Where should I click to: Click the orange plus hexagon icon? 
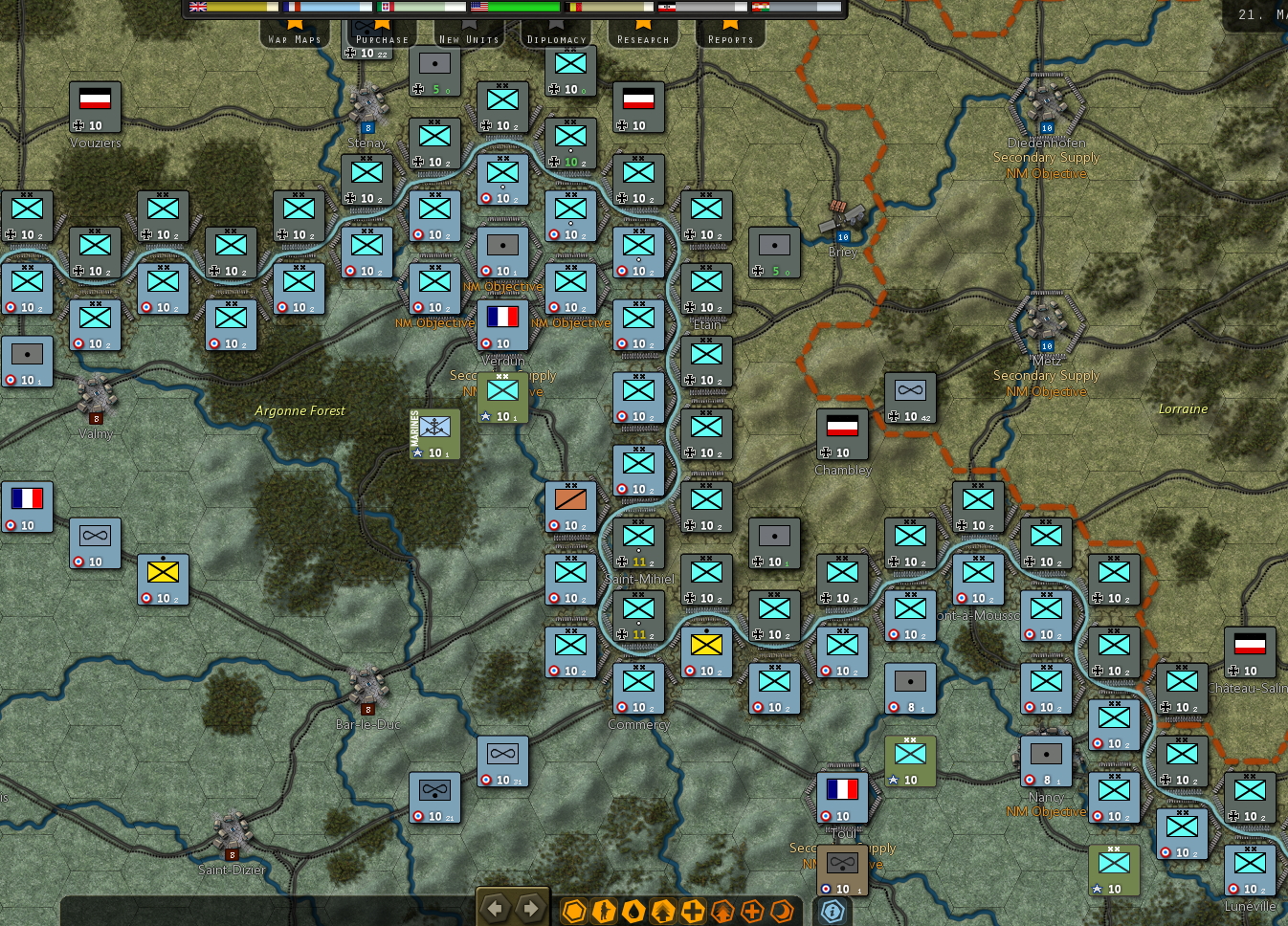[x=753, y=910]
